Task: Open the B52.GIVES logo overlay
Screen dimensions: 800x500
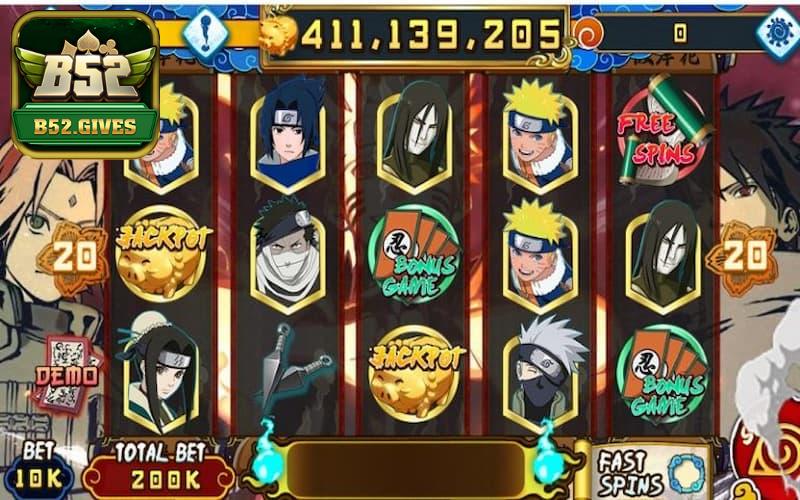Action: tap(84, 83)
